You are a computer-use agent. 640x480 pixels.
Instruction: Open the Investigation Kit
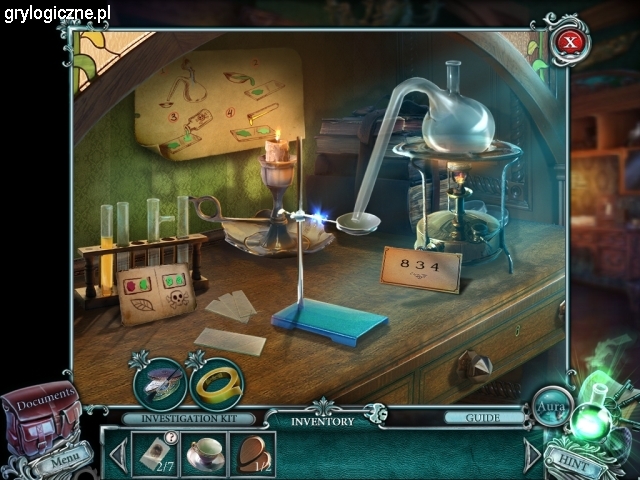tap(188, 419)
